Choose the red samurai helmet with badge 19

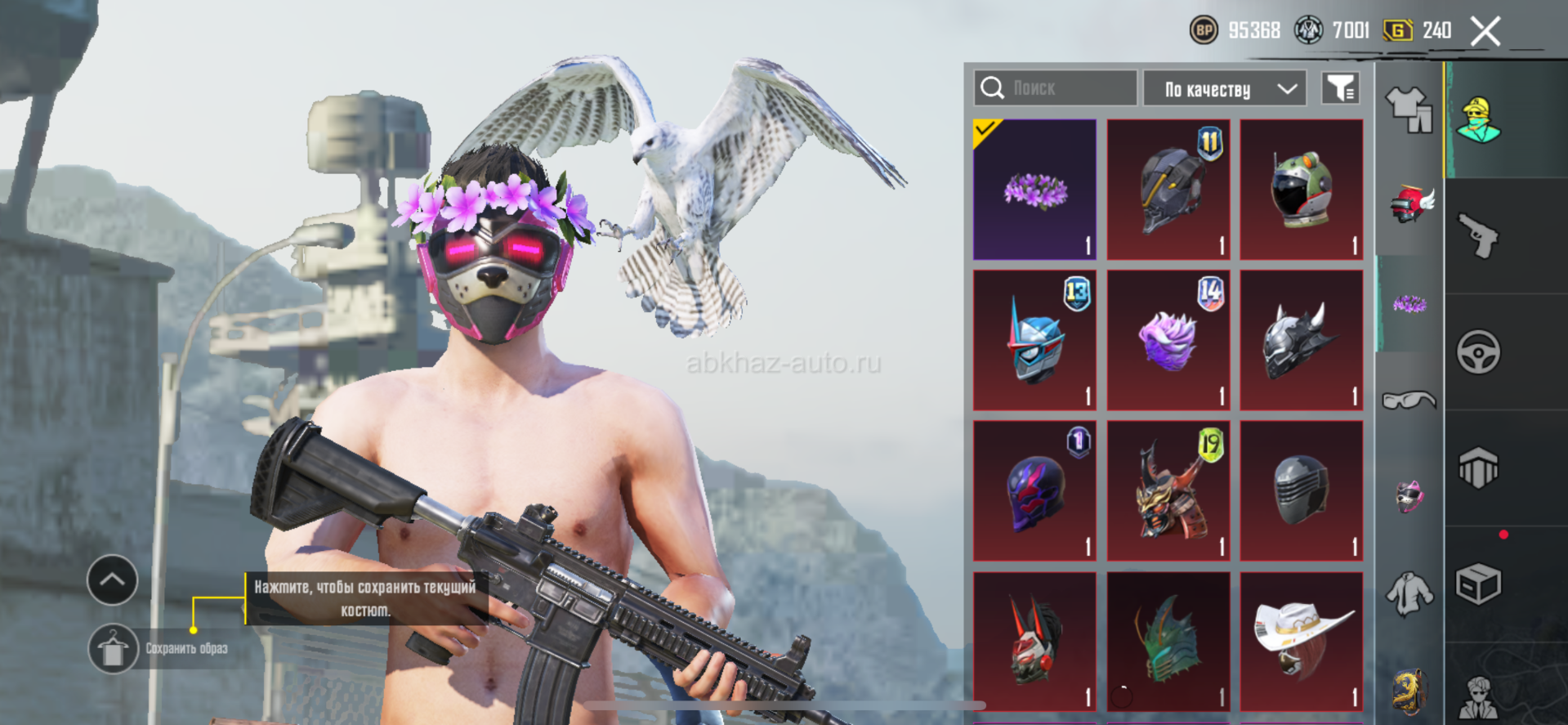1168,490
